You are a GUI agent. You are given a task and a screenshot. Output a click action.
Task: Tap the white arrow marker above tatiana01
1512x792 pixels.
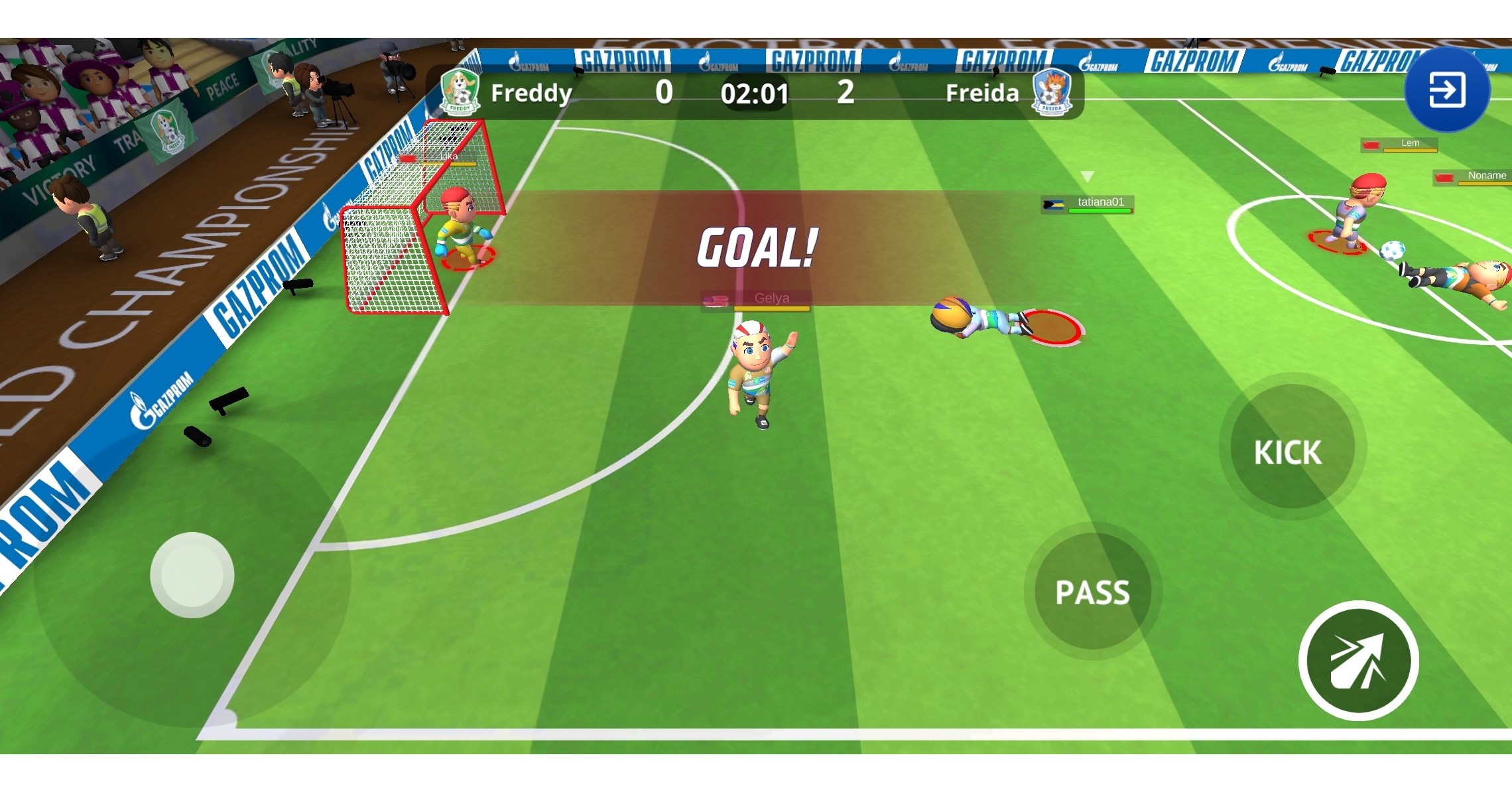[x=1088, y=176]
